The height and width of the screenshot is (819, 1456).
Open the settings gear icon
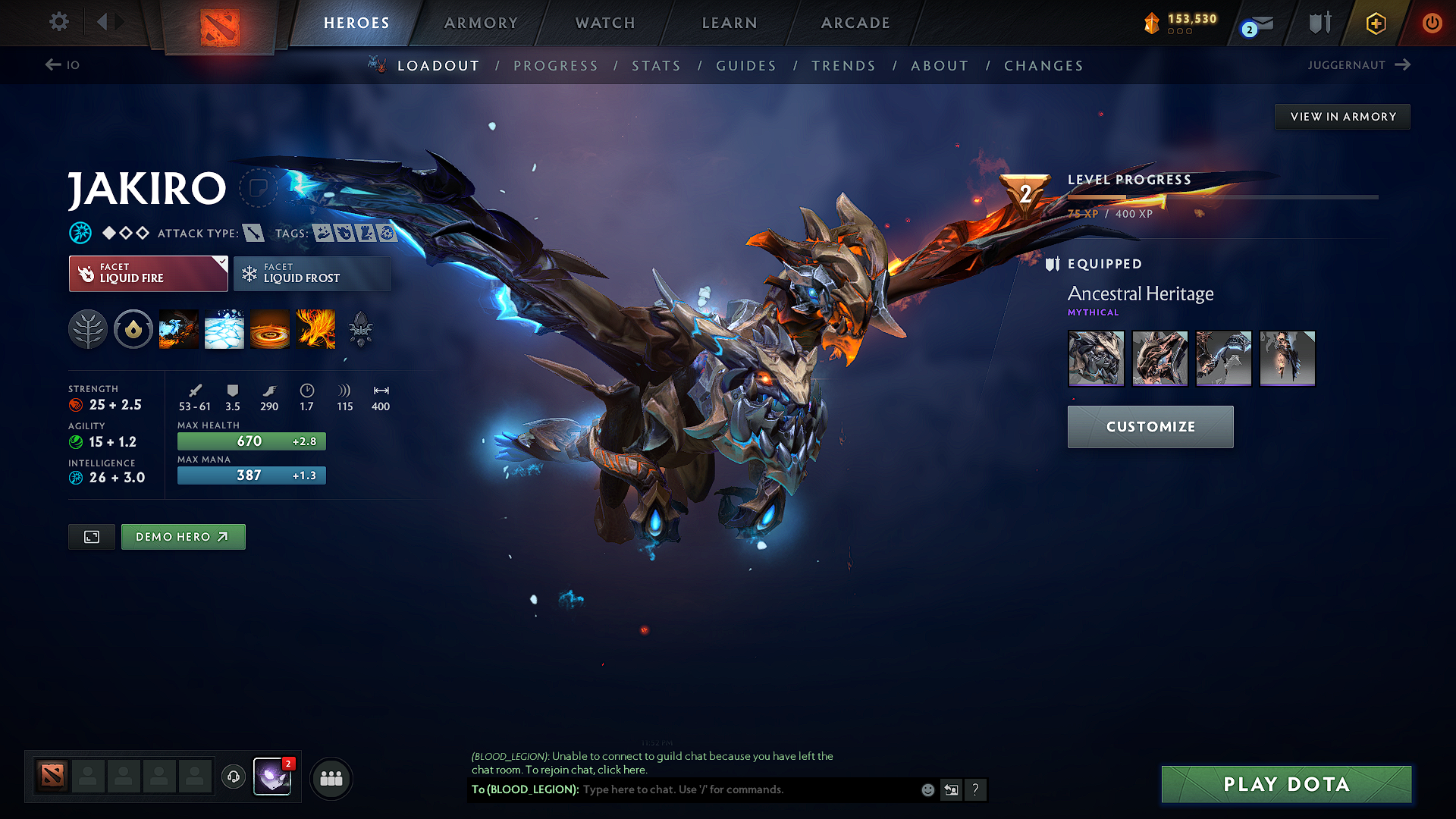58,22
